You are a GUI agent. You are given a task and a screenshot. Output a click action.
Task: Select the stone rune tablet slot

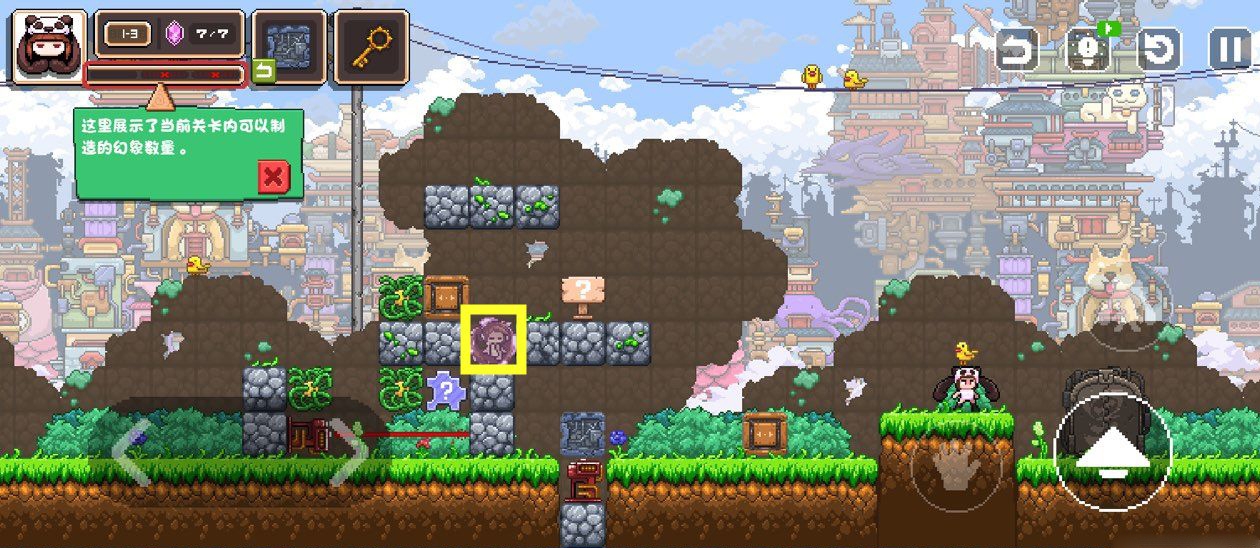pos(289,46)
